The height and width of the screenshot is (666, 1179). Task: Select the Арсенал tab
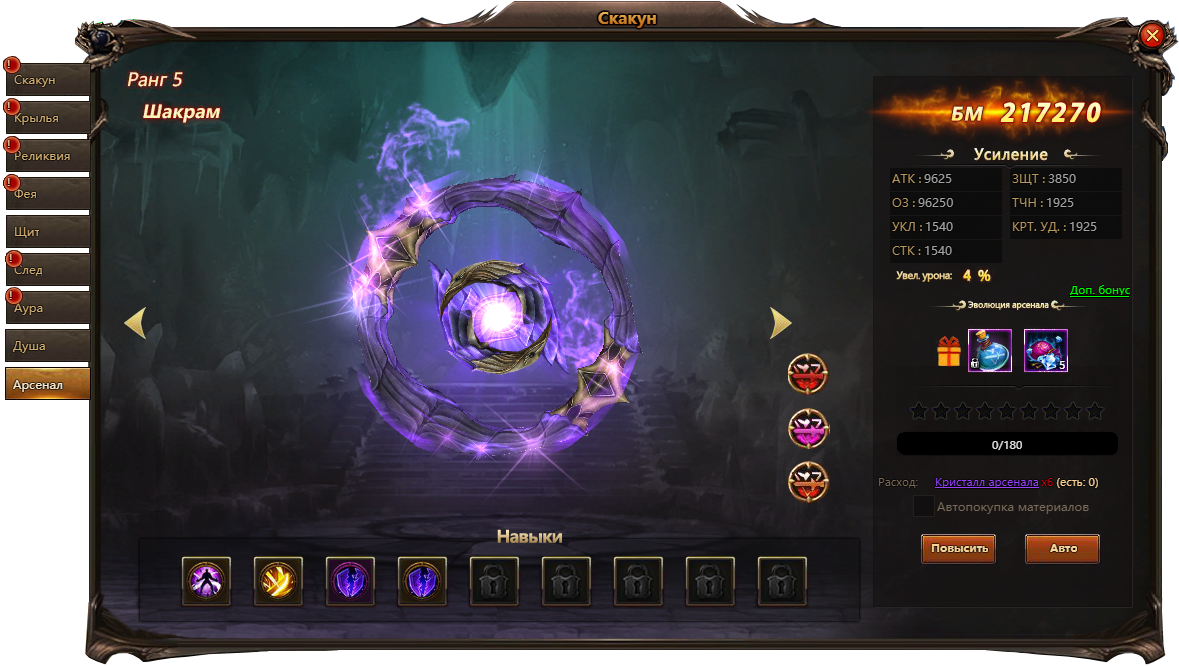[48, 384]
